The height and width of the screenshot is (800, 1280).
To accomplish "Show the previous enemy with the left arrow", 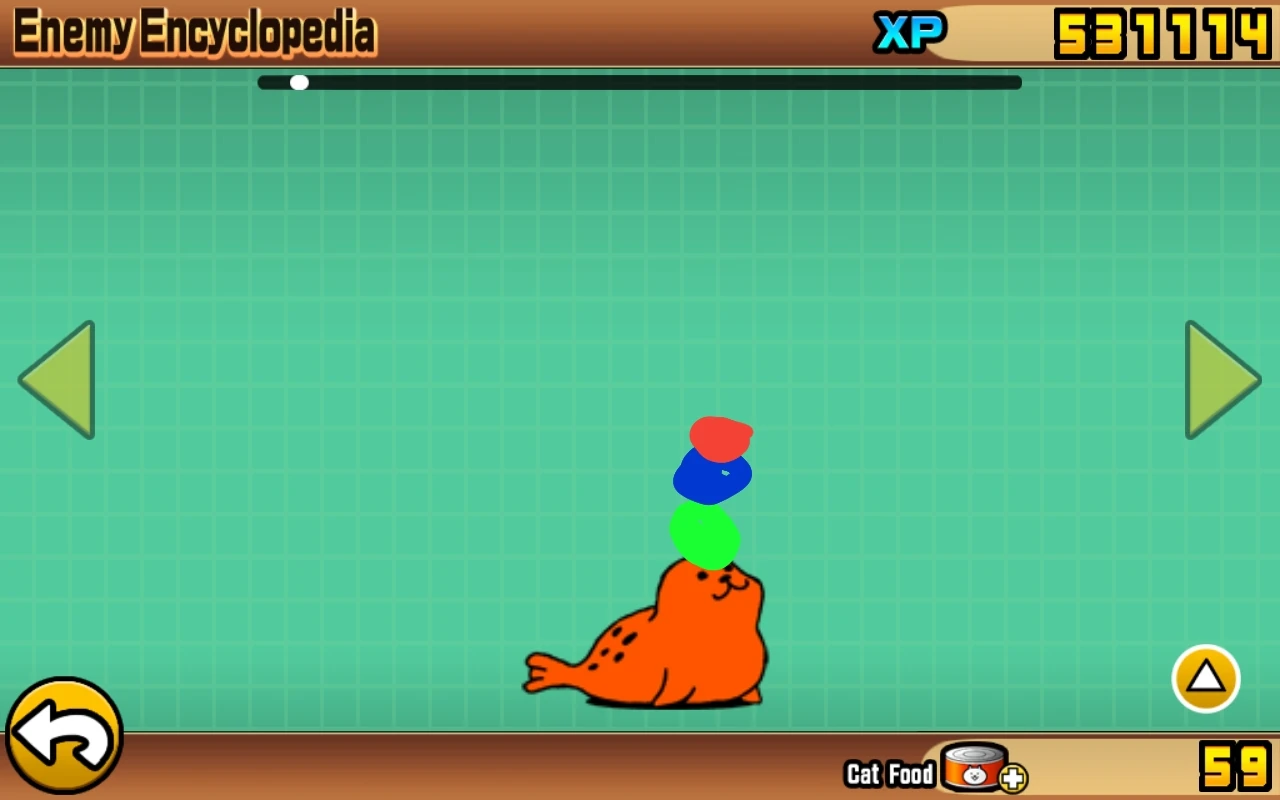I will click(58, 379).
